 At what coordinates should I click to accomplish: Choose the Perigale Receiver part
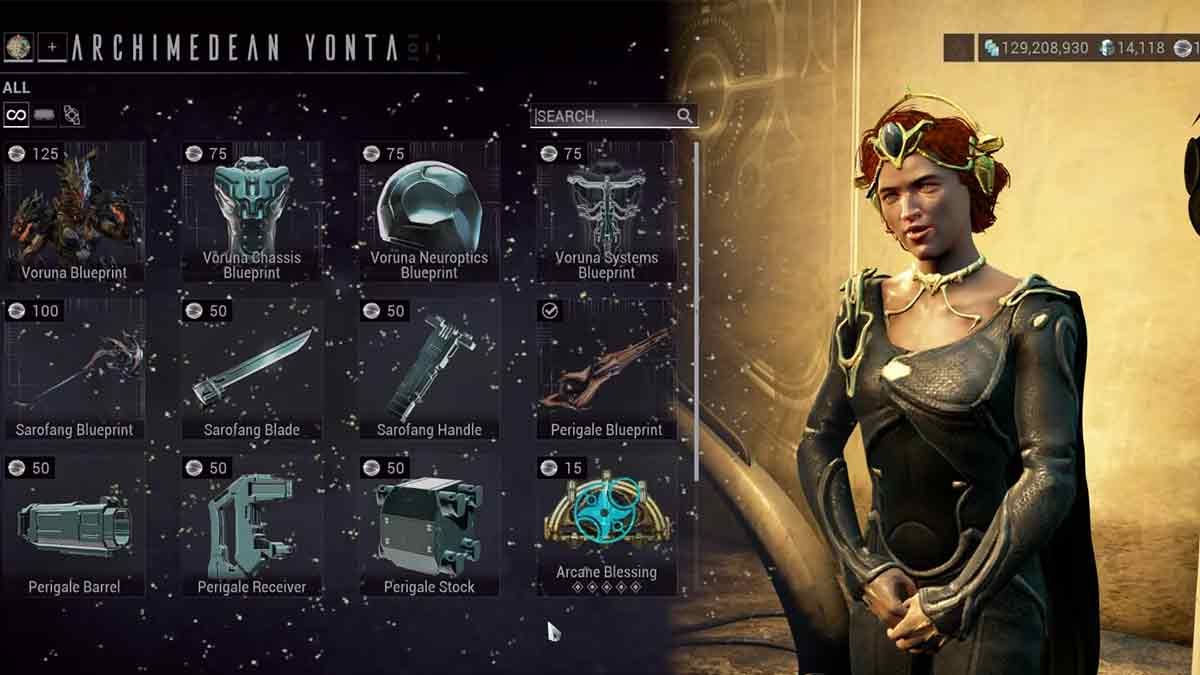(251, 526)
